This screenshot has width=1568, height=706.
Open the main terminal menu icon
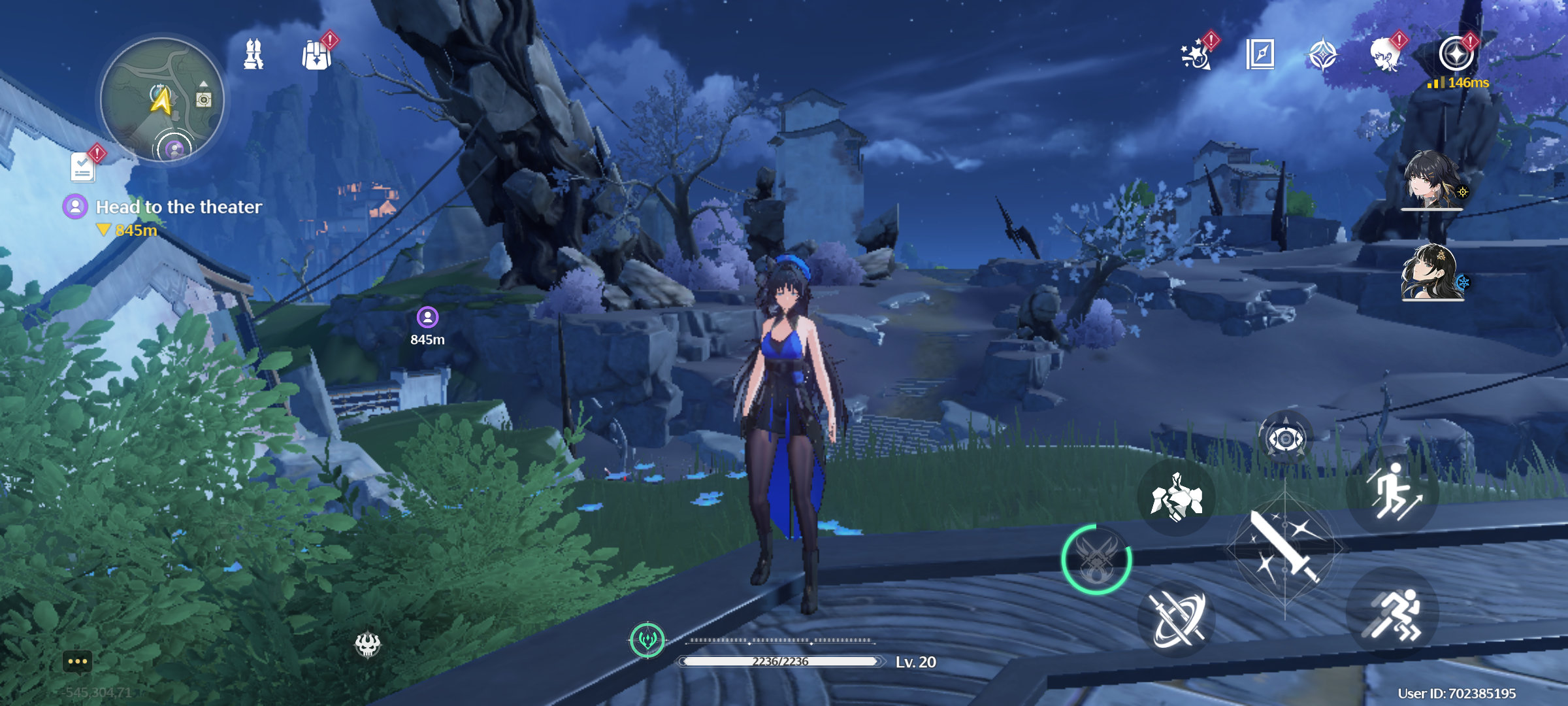1456,54
